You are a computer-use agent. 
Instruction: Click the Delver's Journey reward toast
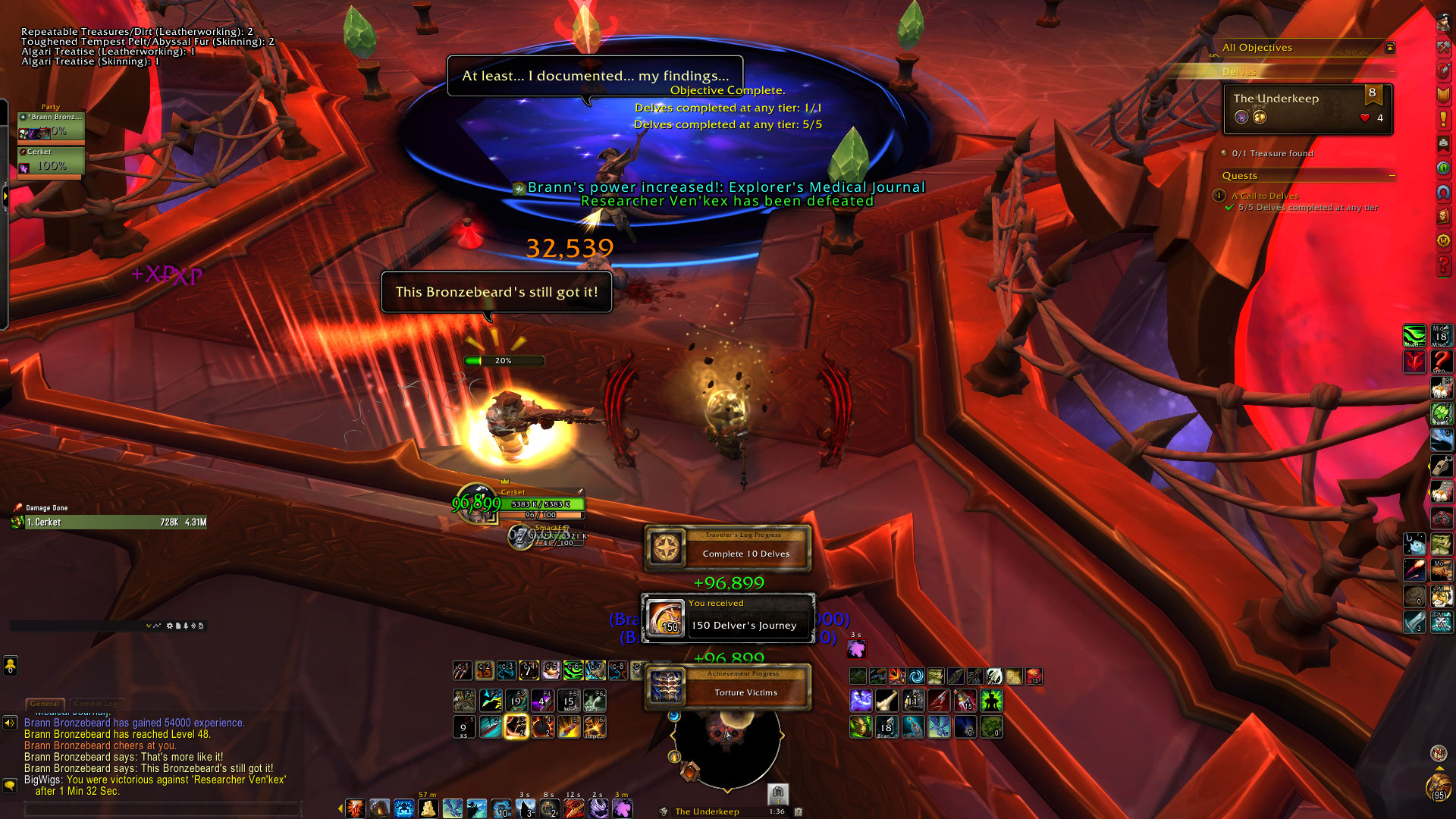pos(728,618)
